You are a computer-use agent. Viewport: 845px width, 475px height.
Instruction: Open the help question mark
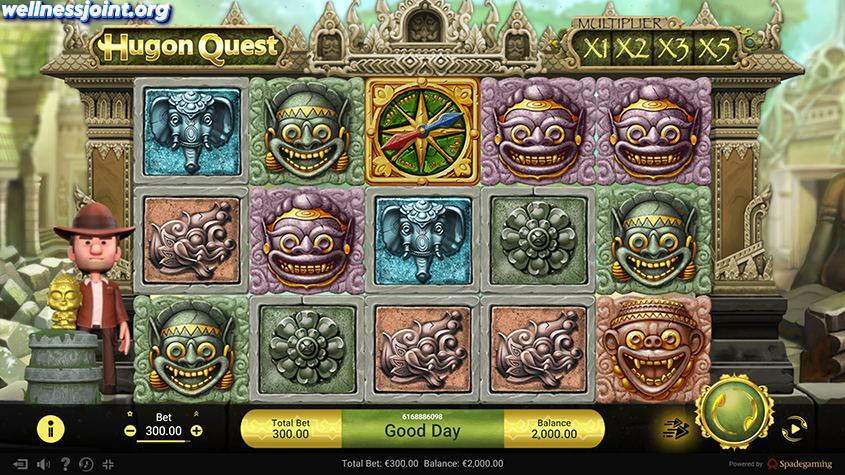click(x=67, y=464)
